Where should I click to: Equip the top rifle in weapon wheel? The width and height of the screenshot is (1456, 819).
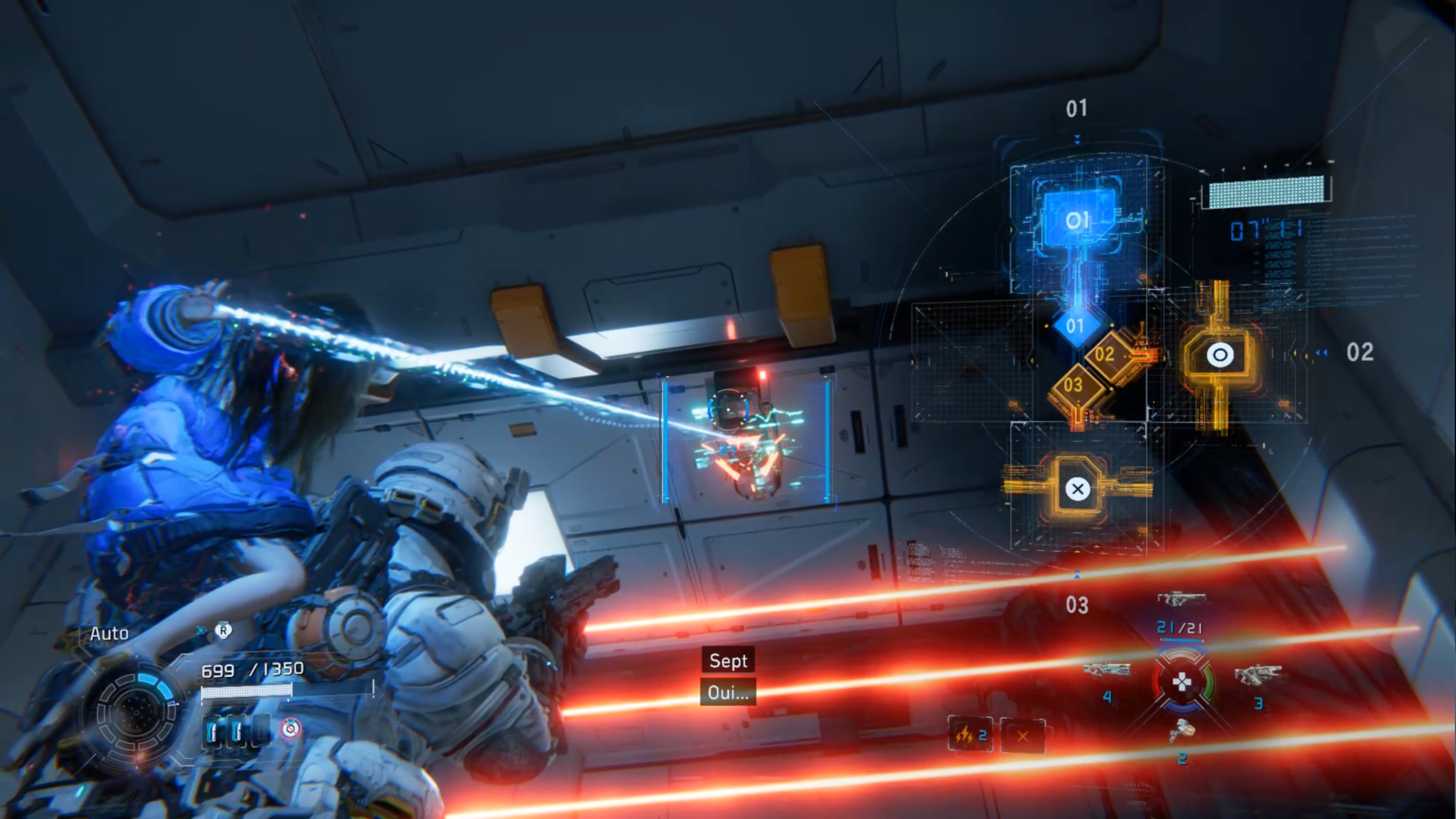click(x=1181, y=600)
